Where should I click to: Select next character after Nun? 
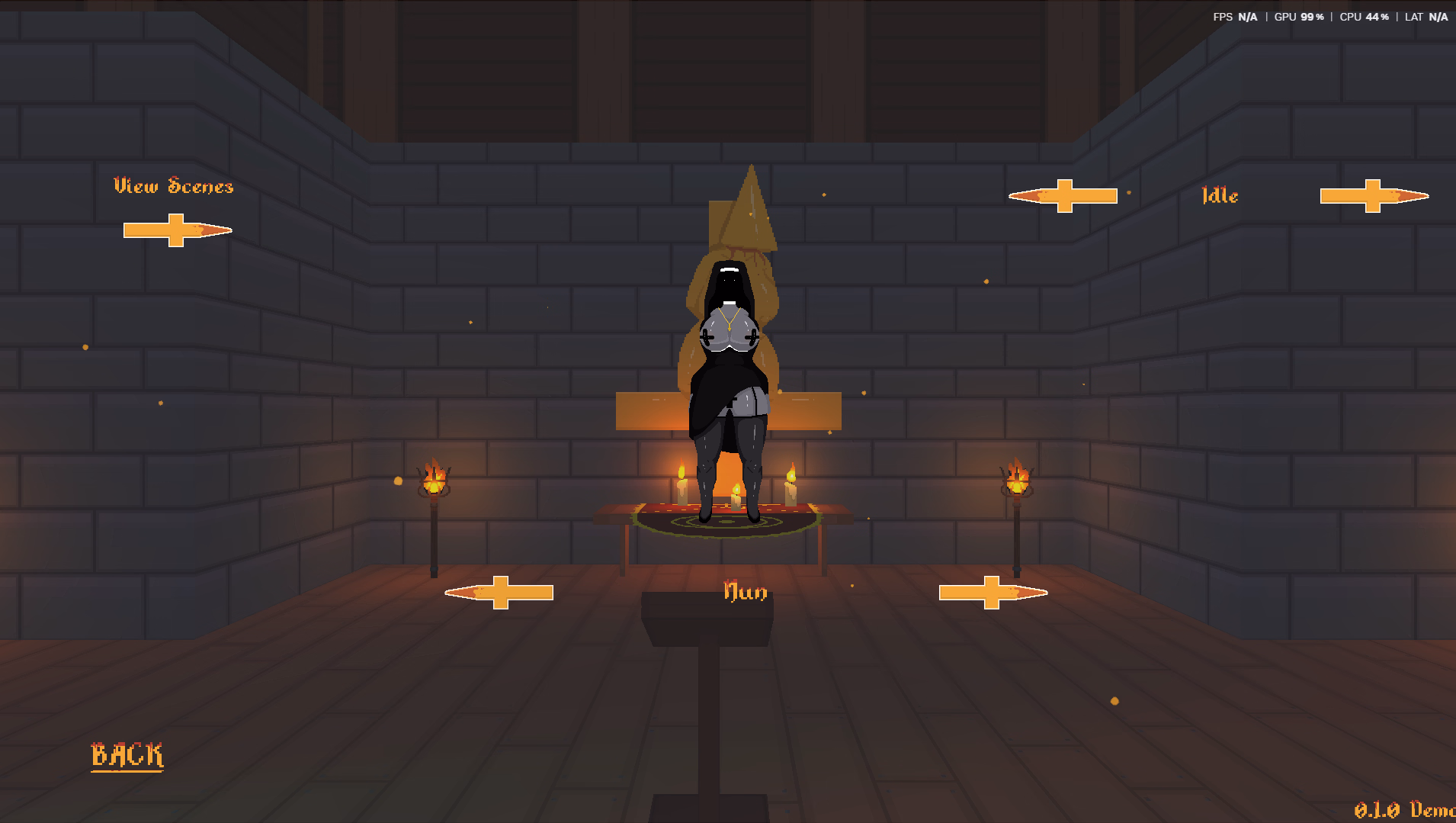993,593
